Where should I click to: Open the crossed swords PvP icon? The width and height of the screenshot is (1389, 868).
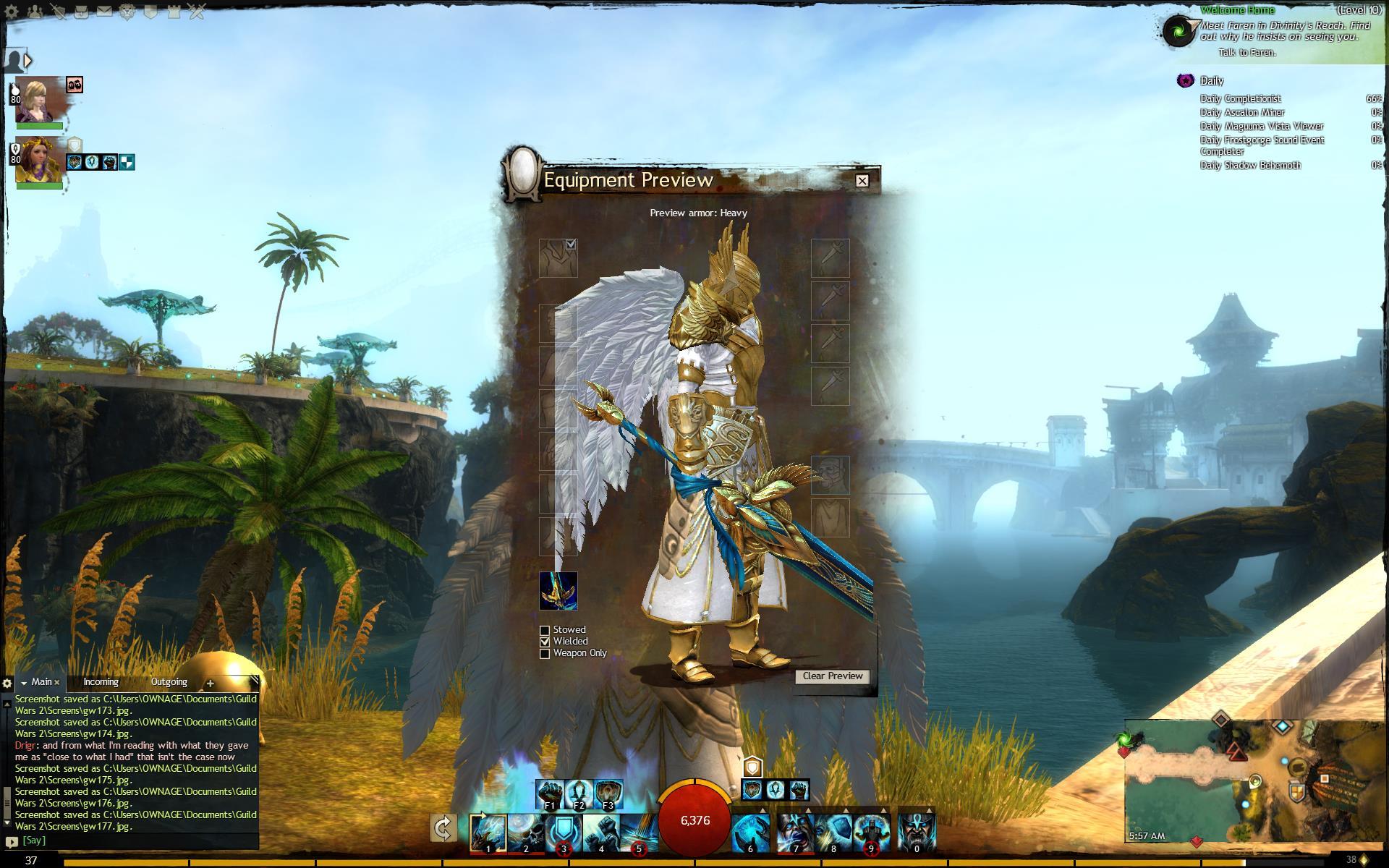click(x=196, y=12)
